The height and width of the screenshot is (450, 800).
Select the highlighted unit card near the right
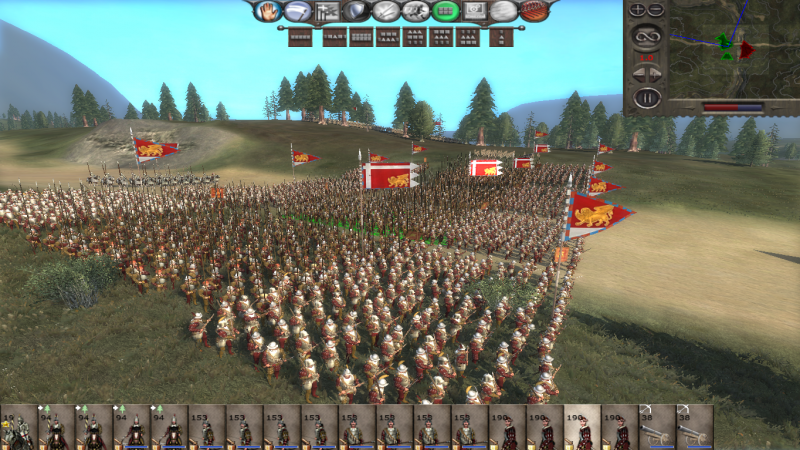(x=582, y=427)
